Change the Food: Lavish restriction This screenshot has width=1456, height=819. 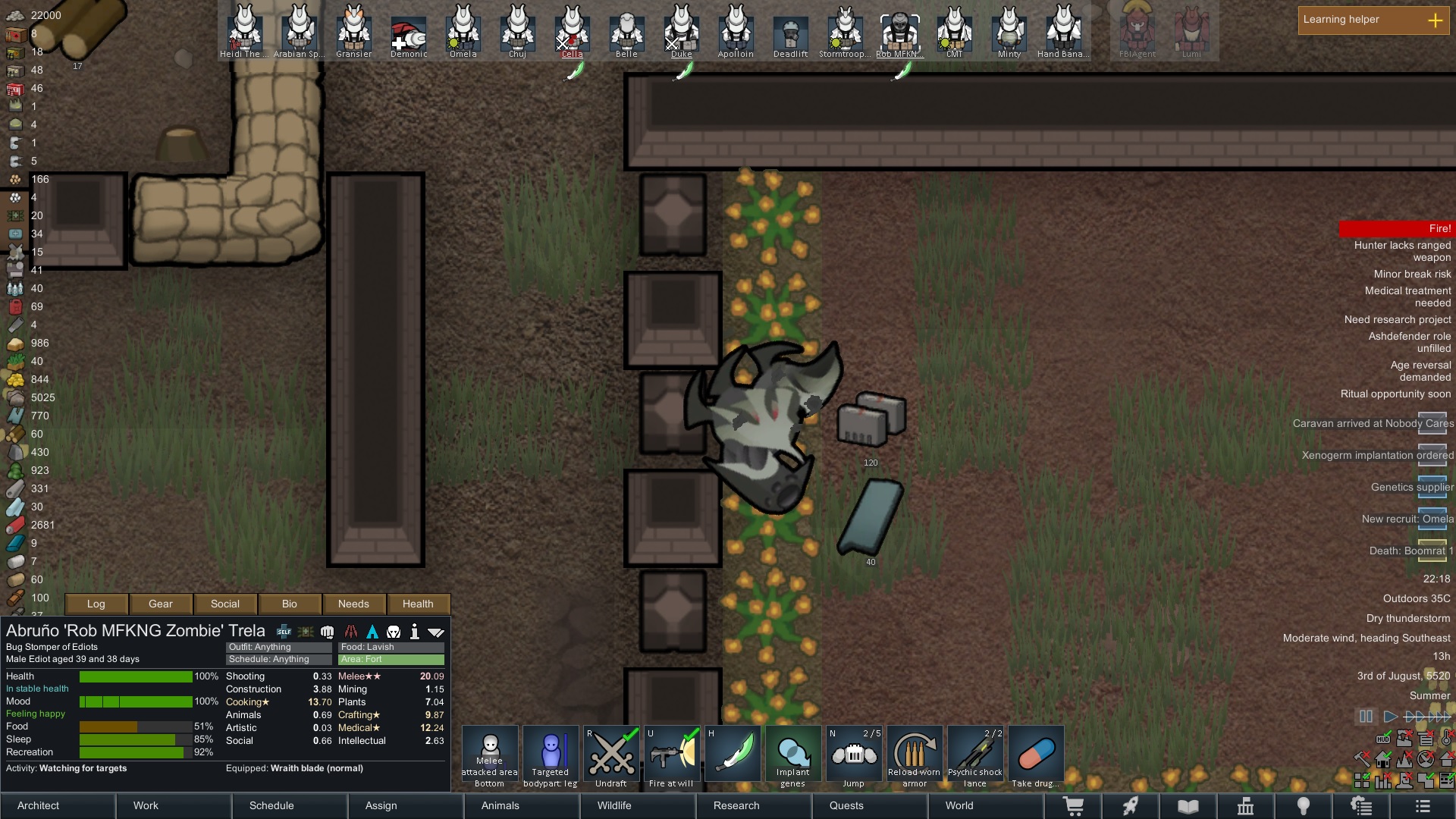click(x=391, y=647)
